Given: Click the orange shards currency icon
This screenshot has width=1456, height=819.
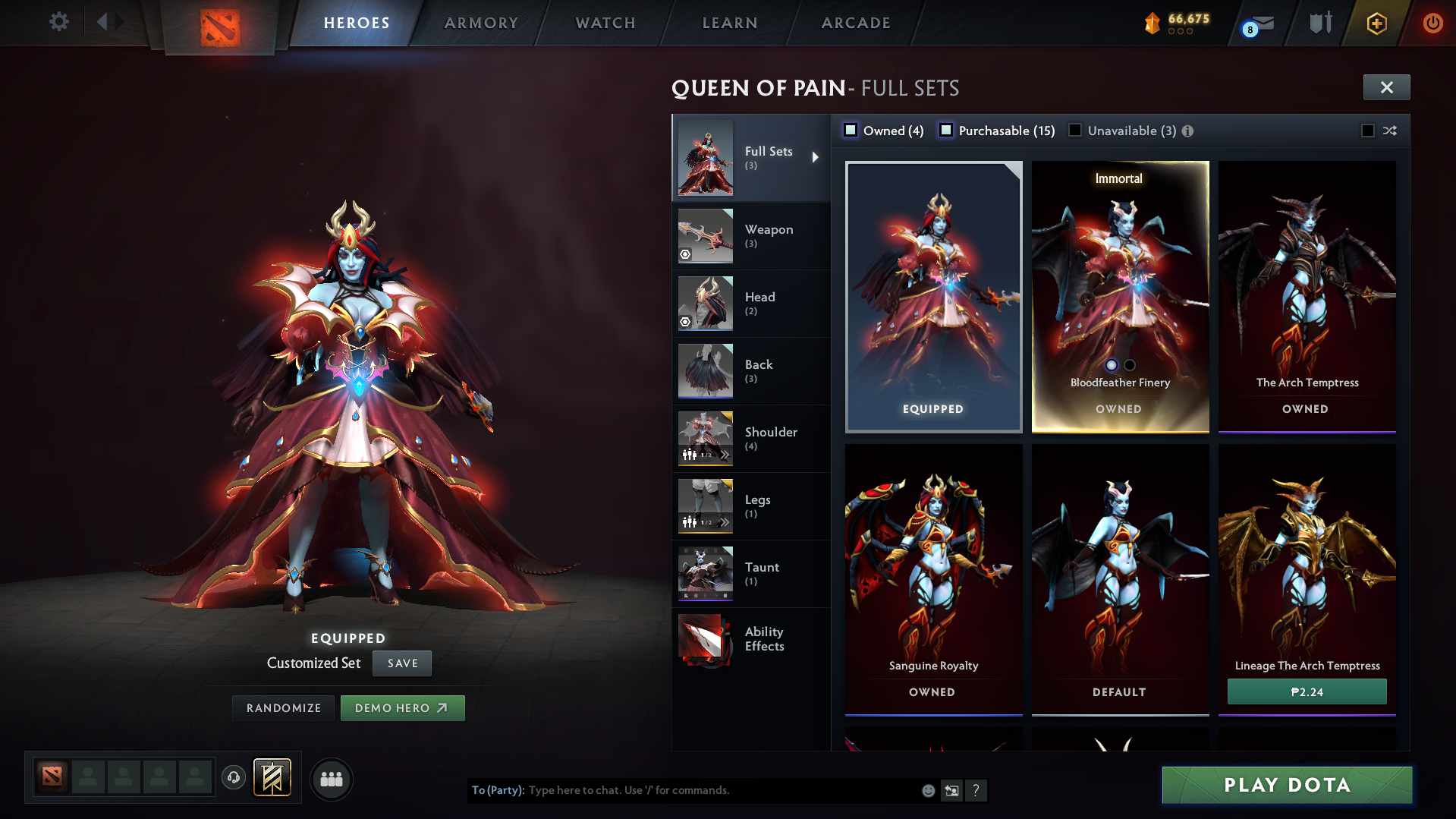Looking at the screenshot, I should point(1154,22).
